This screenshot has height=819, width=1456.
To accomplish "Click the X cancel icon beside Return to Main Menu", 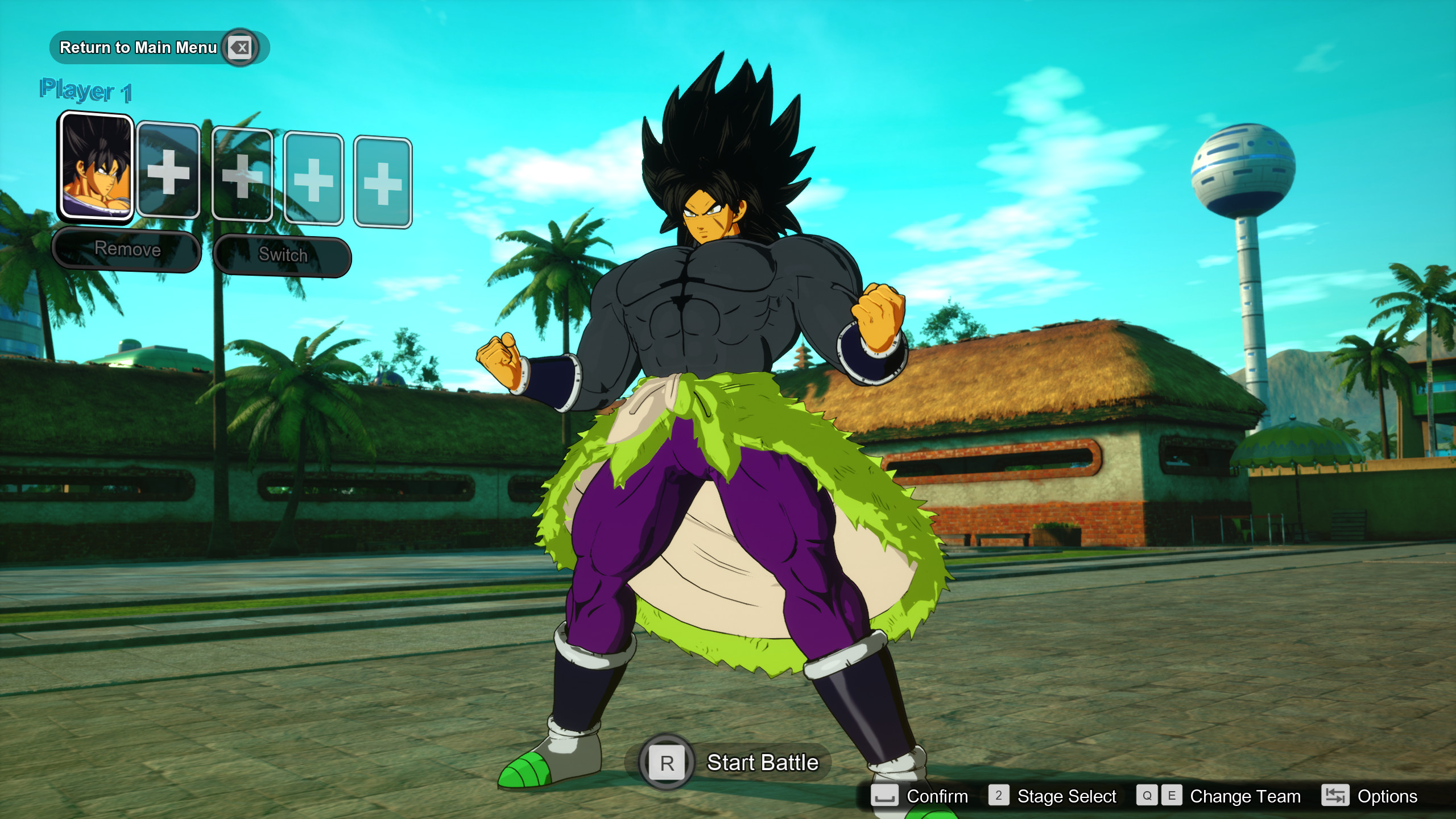I will [239, 48].
